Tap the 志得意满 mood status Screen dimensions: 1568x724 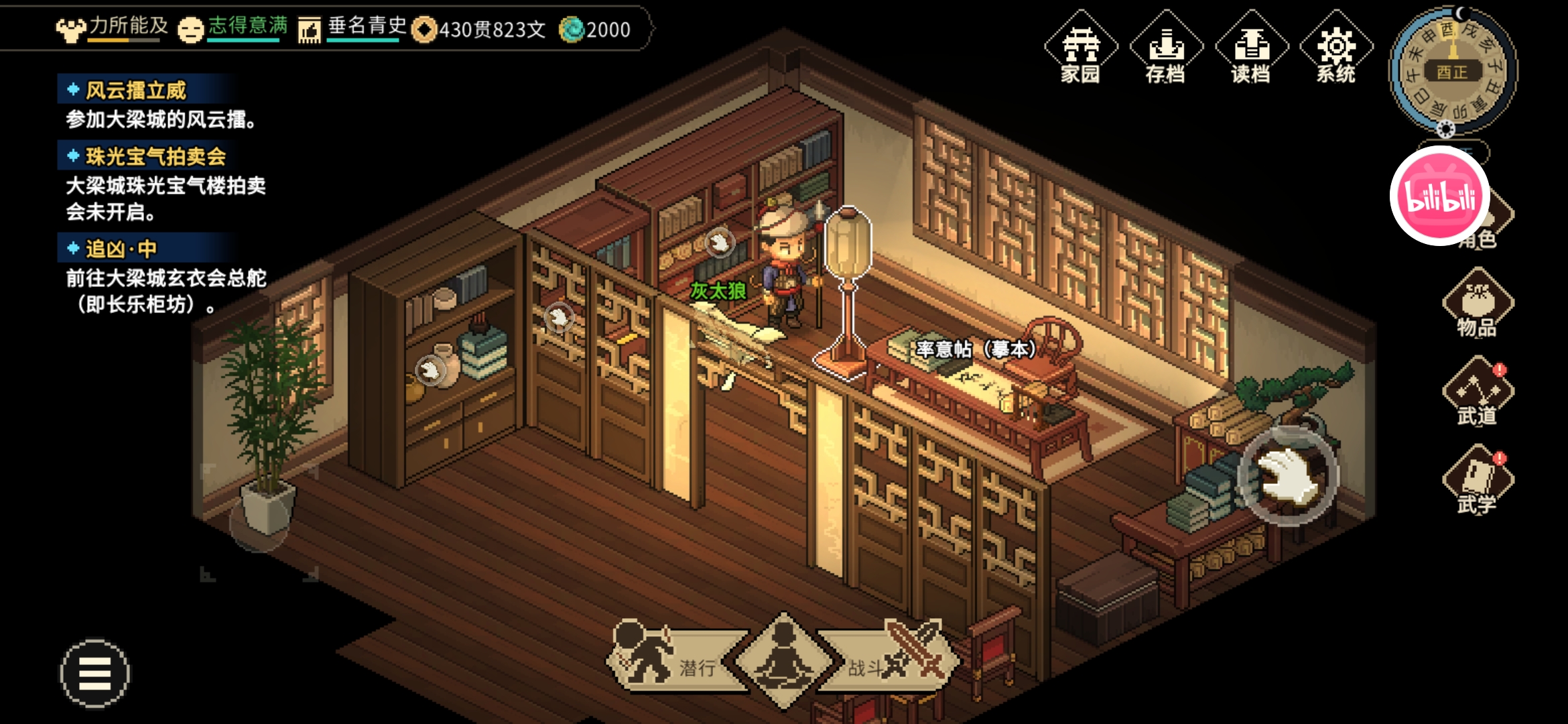pyautogui.click(x=235, y=28)
